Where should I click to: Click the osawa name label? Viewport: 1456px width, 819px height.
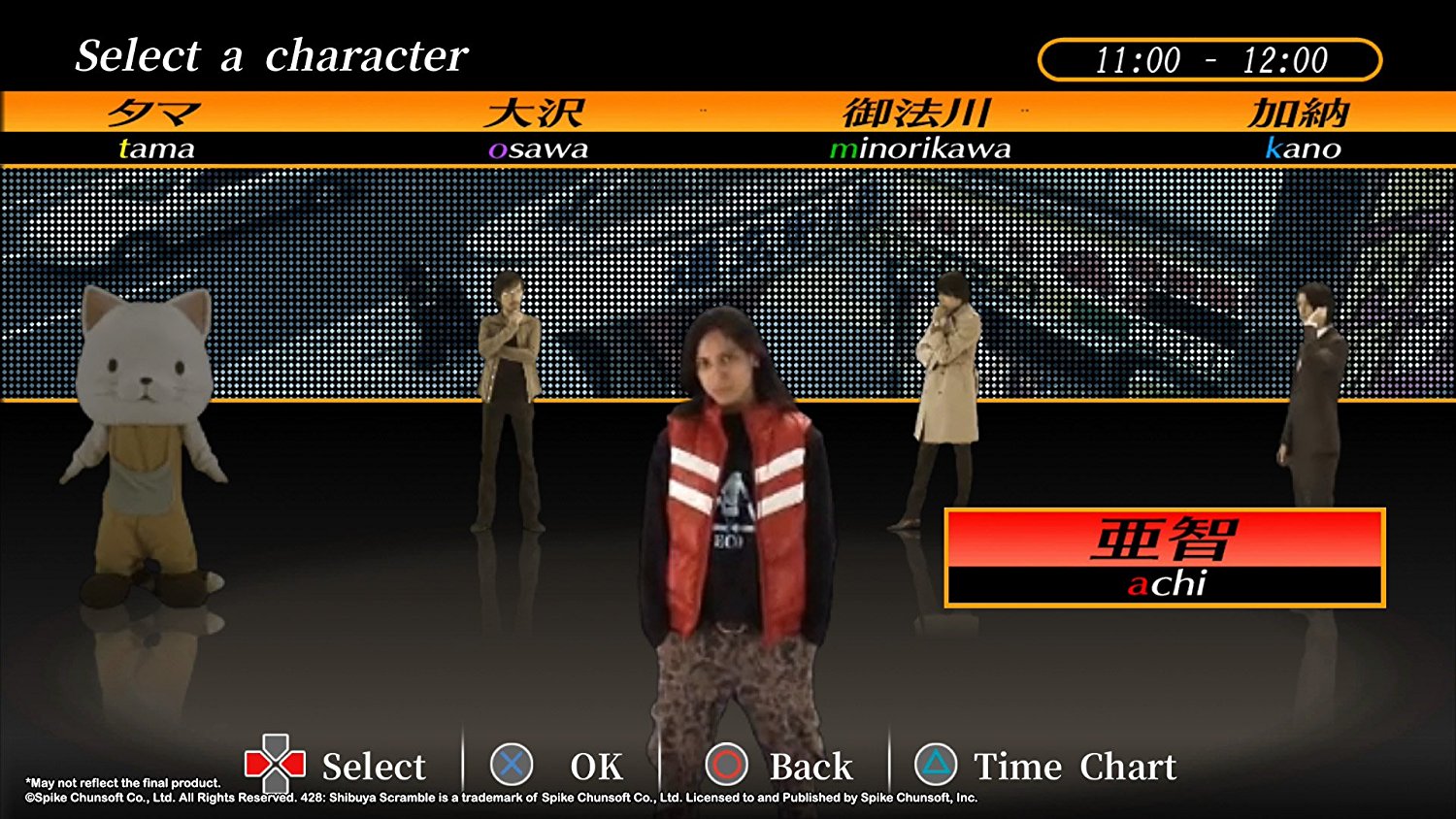coord(538,148)
